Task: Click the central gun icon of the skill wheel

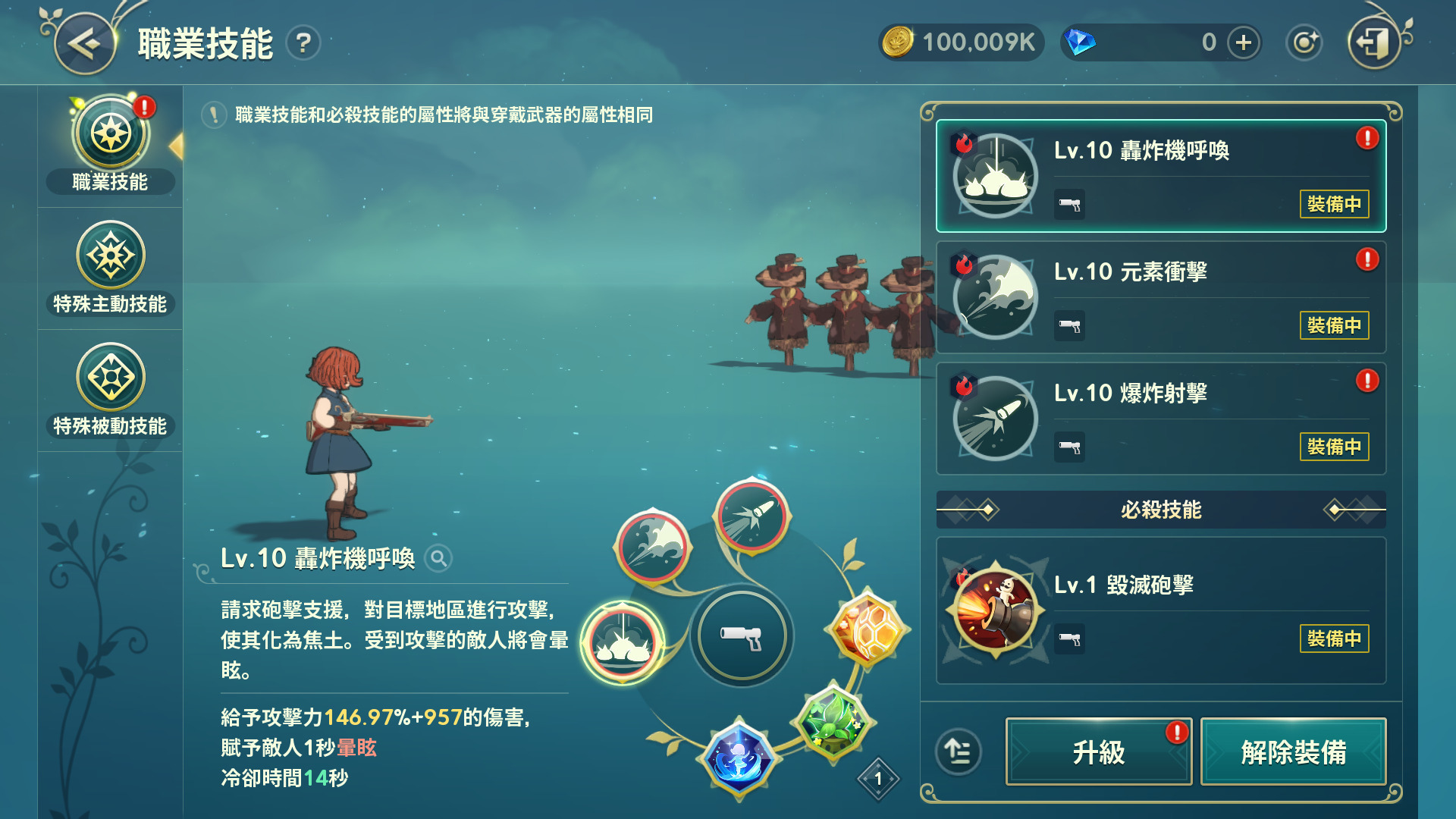Action: point(742,635)
